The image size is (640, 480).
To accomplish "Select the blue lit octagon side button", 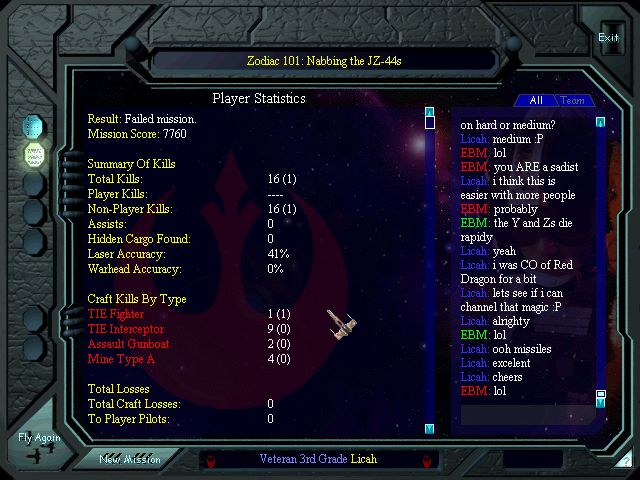I will pos(34,126).
